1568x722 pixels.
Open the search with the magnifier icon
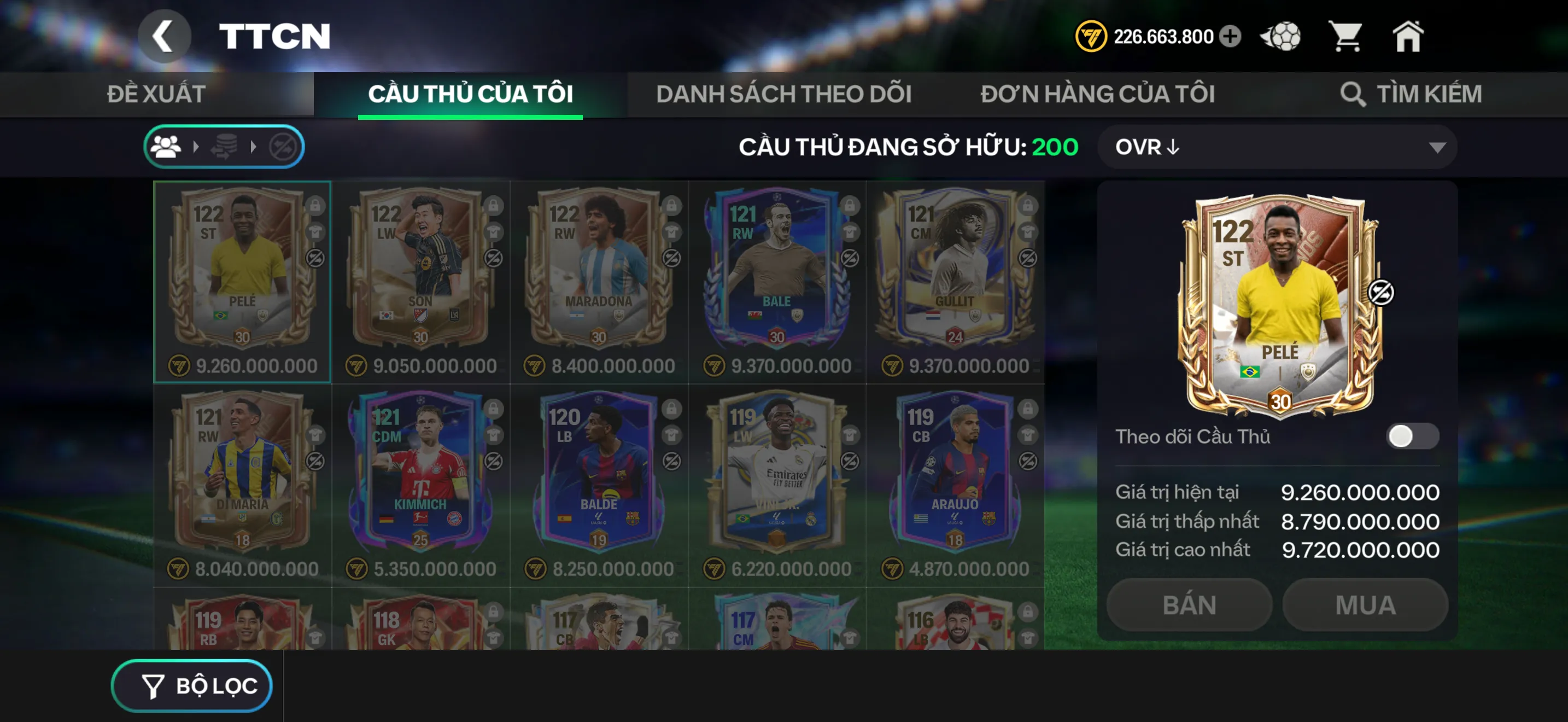(1354, 93)
